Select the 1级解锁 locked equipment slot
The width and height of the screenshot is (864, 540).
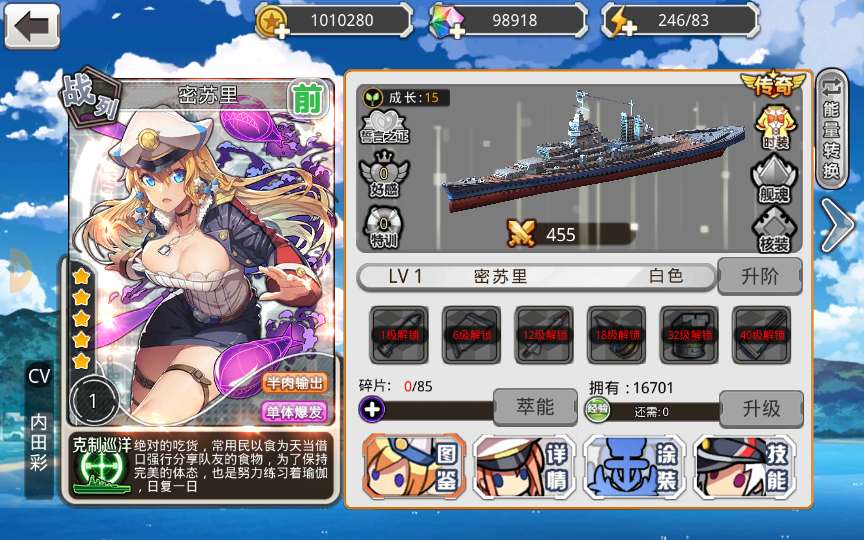click(399, 335)
